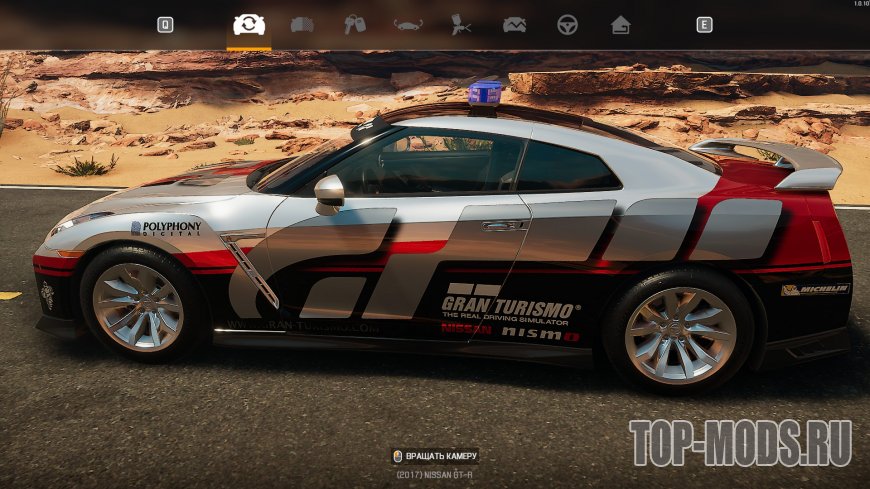
Task: Open the car performance graph tab
Action: (x=514, y=25)
